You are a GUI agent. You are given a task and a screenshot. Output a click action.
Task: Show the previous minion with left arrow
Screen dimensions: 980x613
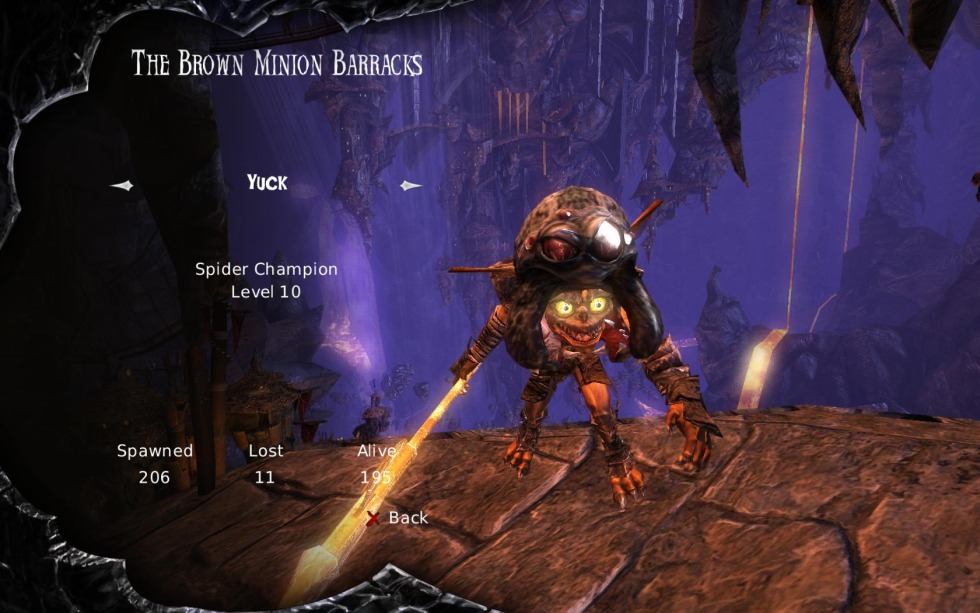pos(121,185)
